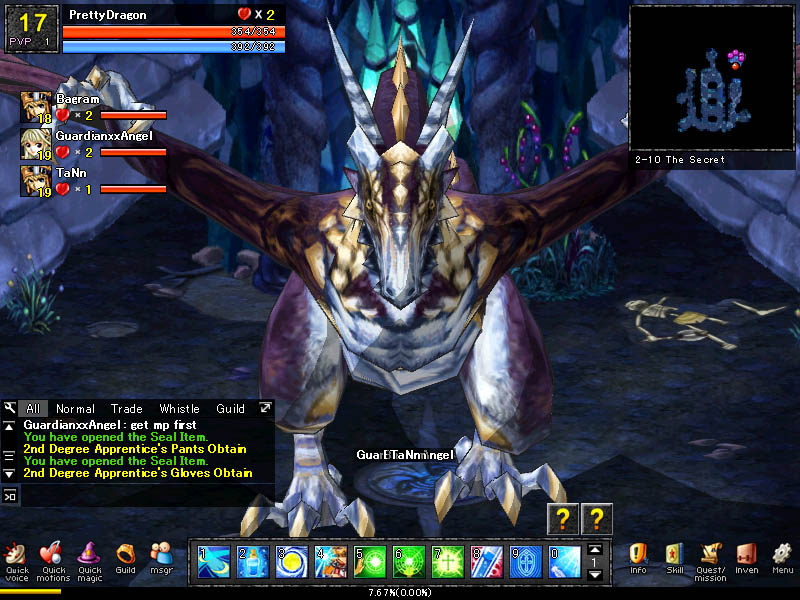
Task: Select the Whistle chat tab
Action: point(179,409)
